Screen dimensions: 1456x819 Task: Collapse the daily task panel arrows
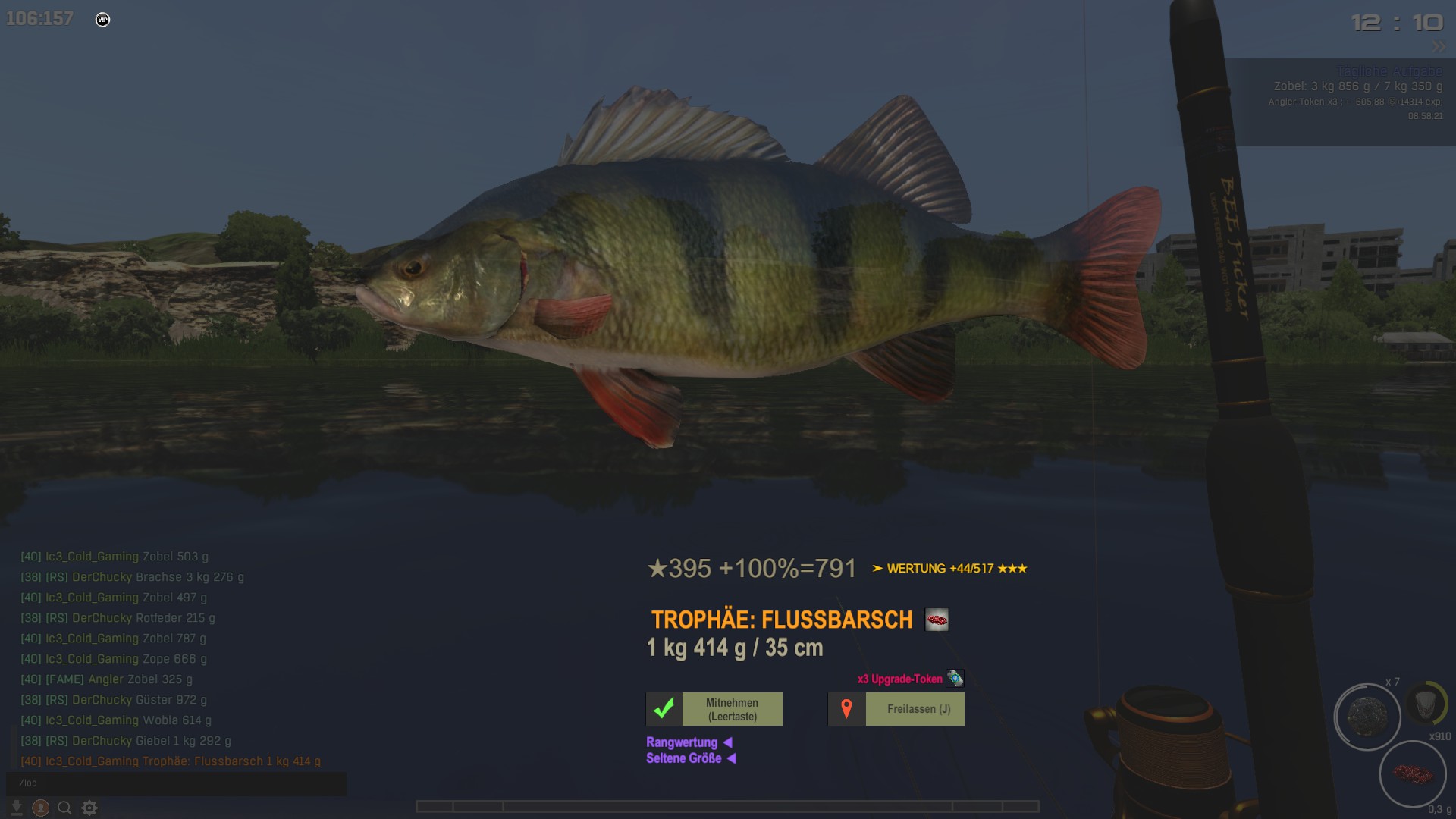(1439, 47)
